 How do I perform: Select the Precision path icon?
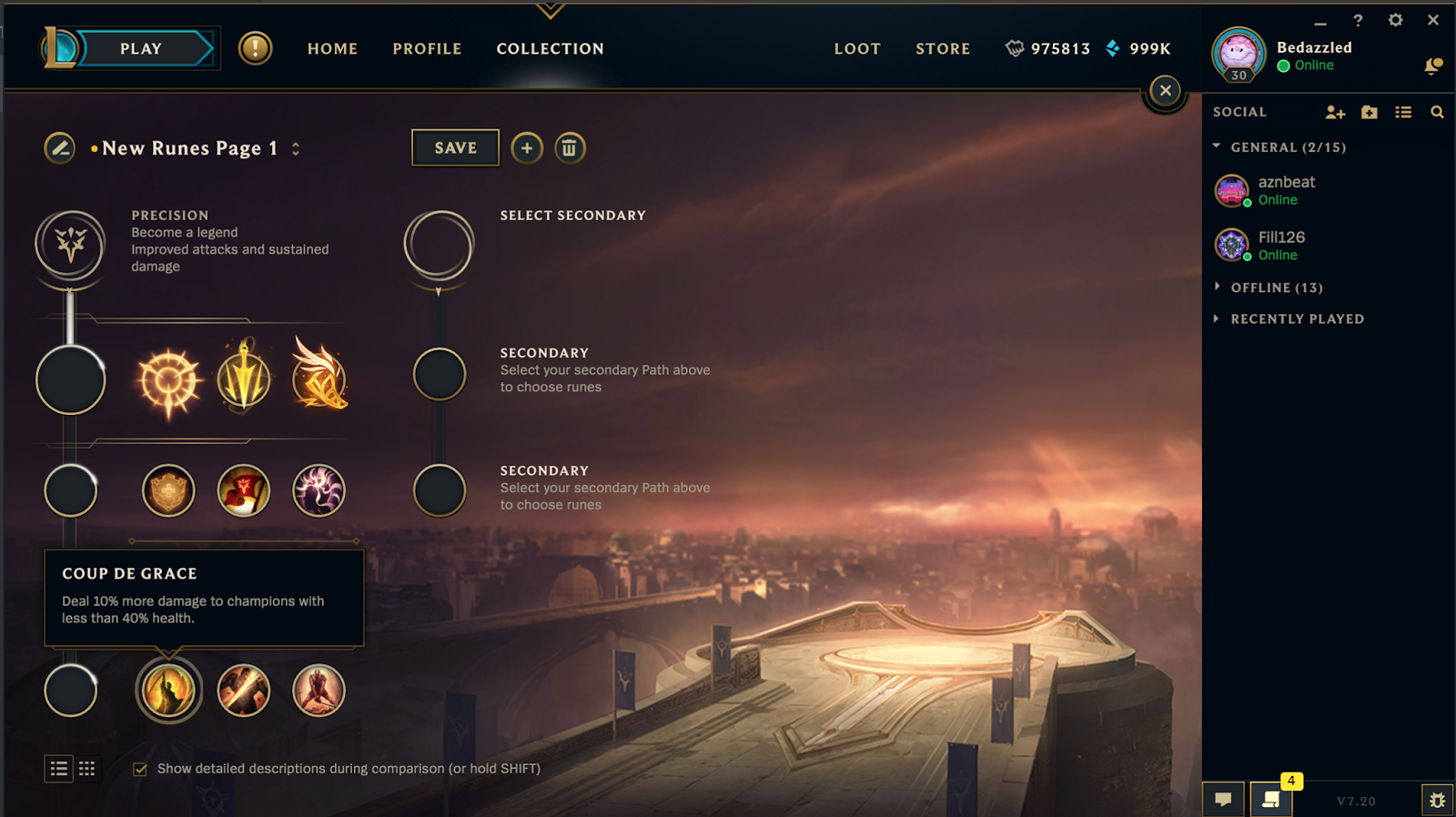(71, 244)
